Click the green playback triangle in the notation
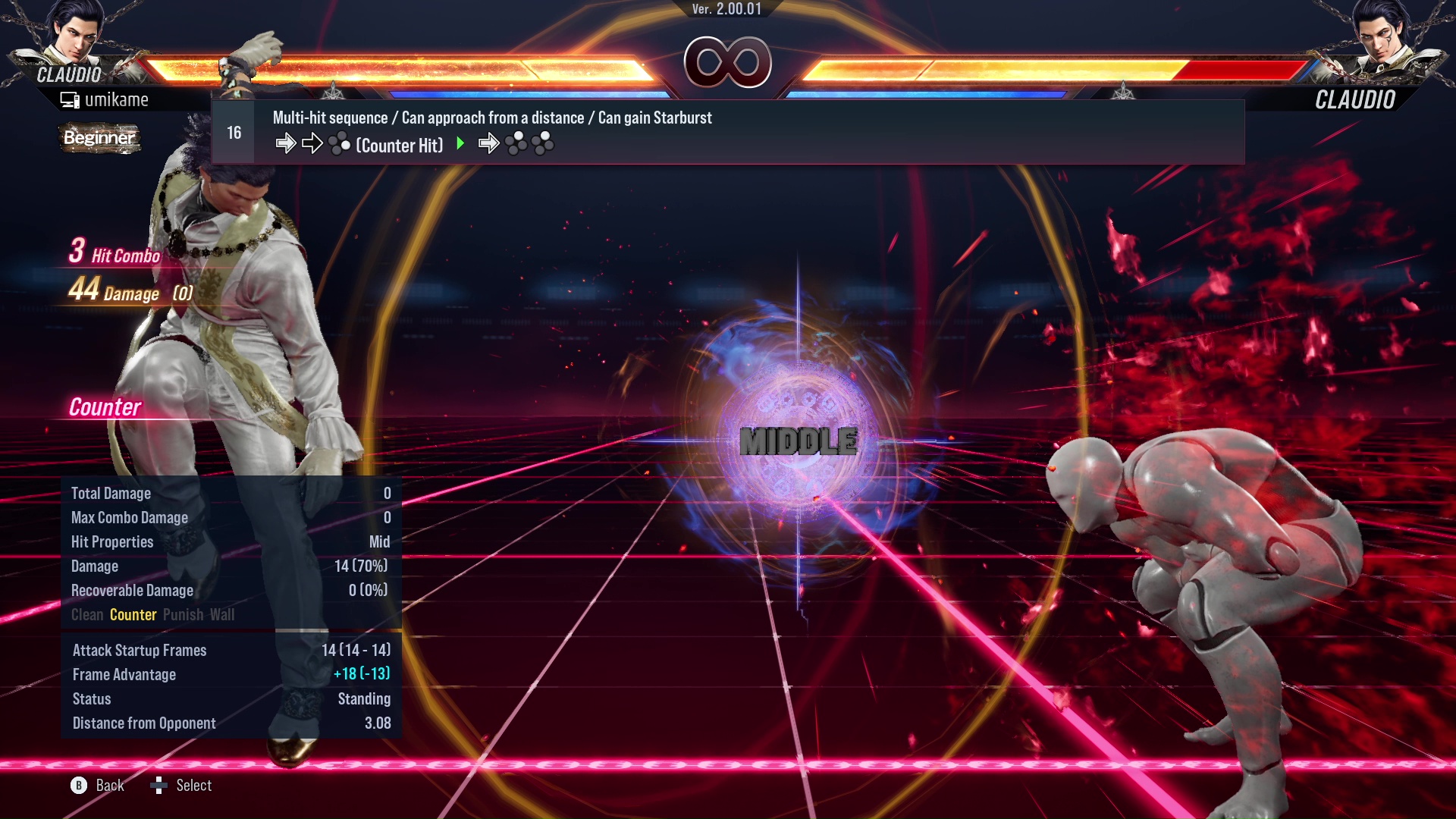Image resolution: width=1456 pixels, height=819 pixels. (460, 143)
